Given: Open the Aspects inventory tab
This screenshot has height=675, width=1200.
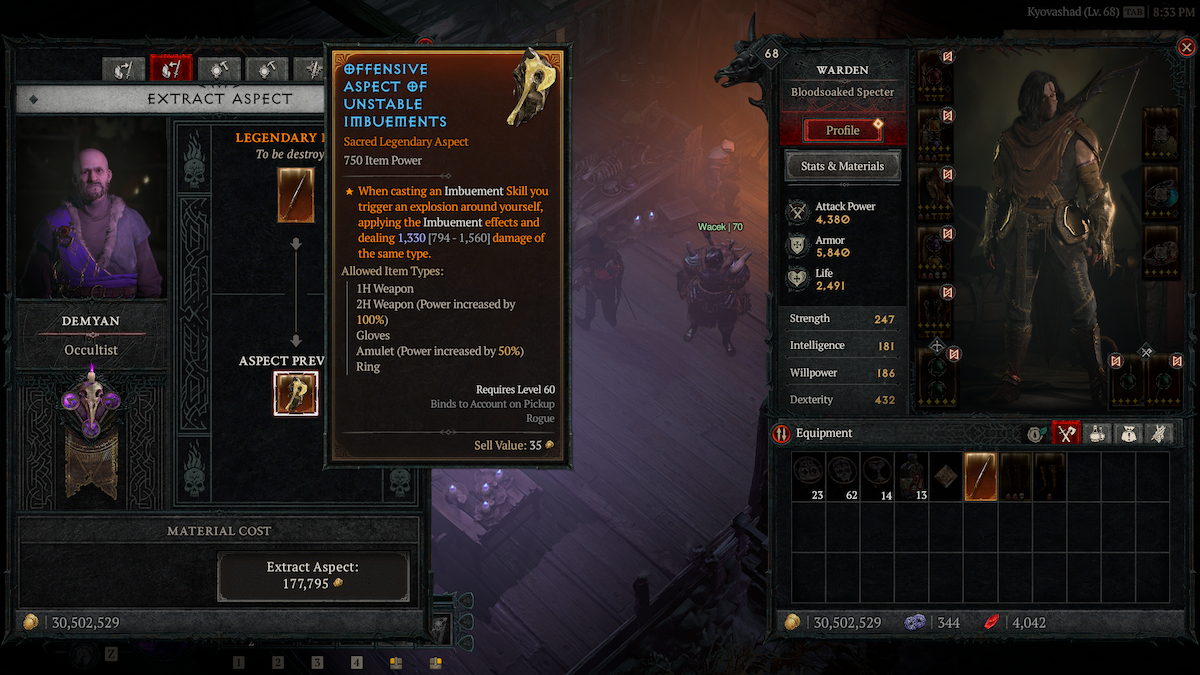Looking at the screenshot, I should 1158,433.
